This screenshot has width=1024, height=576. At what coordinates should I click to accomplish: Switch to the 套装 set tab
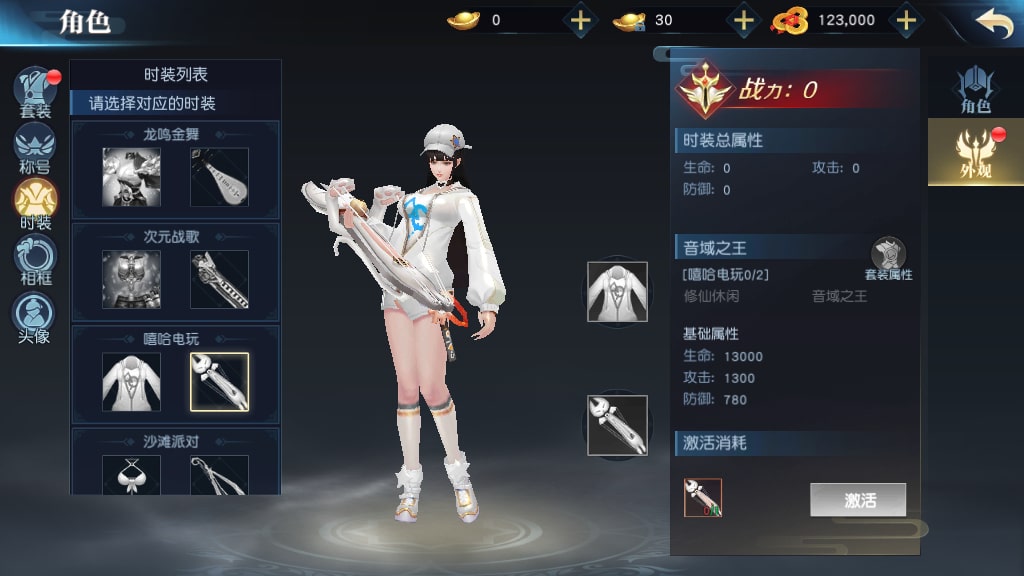[x=35, y=91]
